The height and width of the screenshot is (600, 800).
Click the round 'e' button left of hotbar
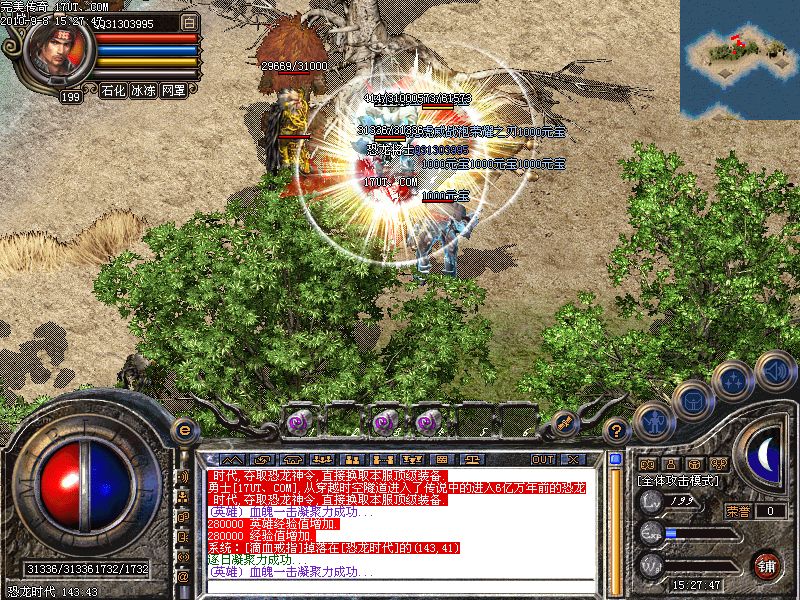tap(184, 429)
